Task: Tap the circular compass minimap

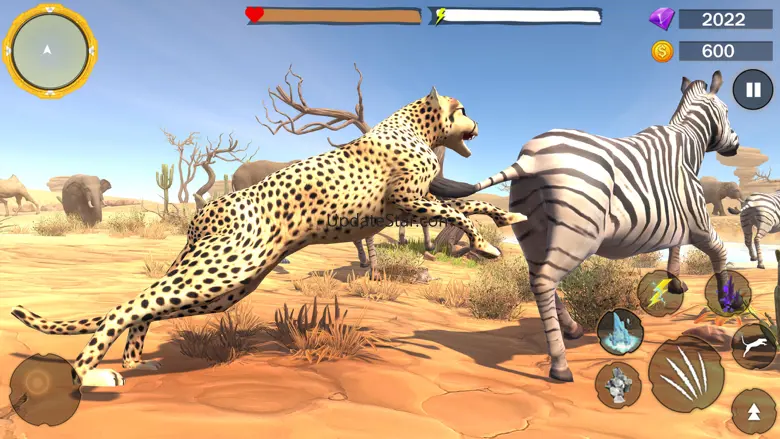Action: pyautogui.click(x=49, y=50)
